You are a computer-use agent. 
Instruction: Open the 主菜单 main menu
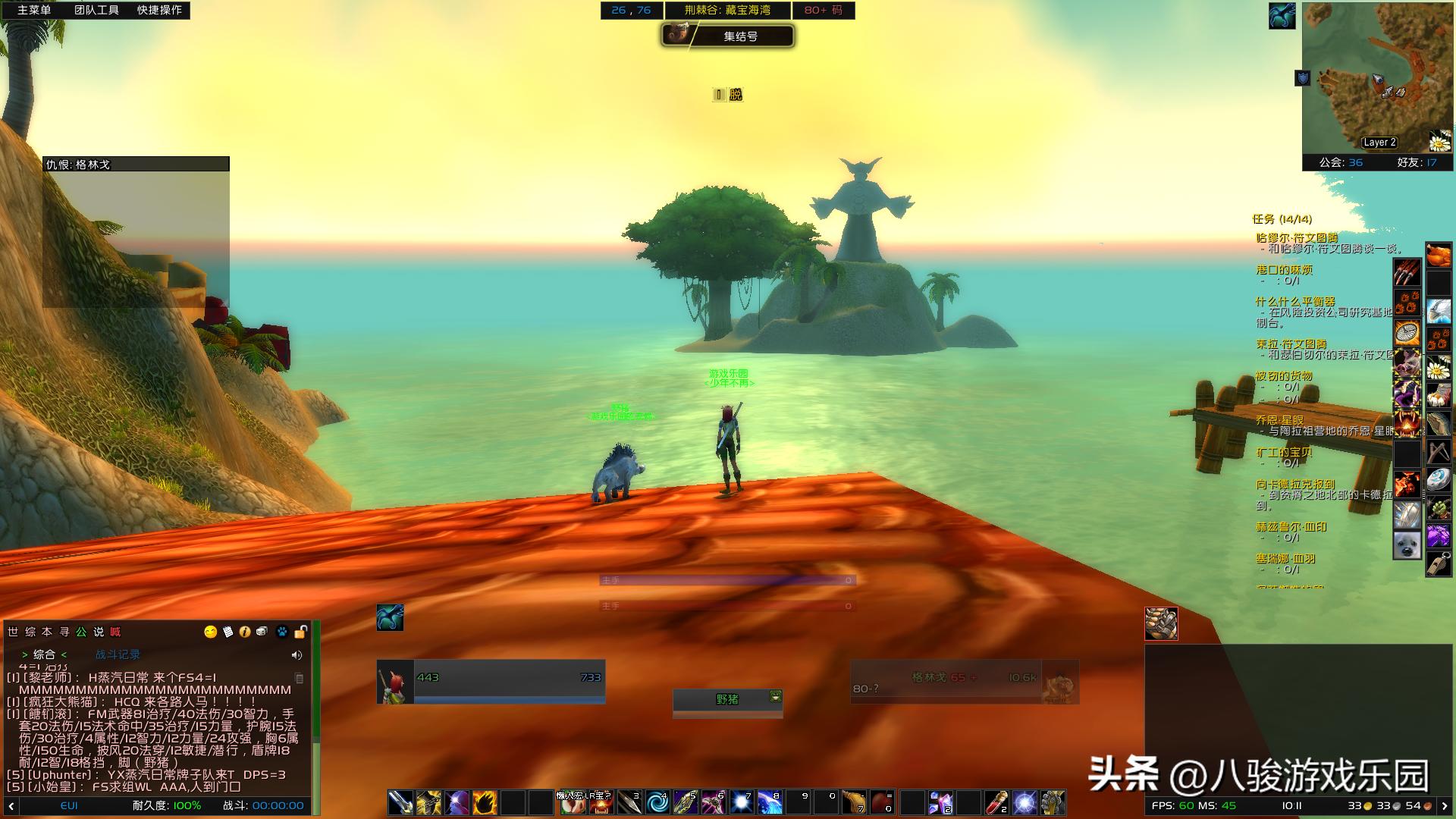pyautogui.click(x=34, y=10)
